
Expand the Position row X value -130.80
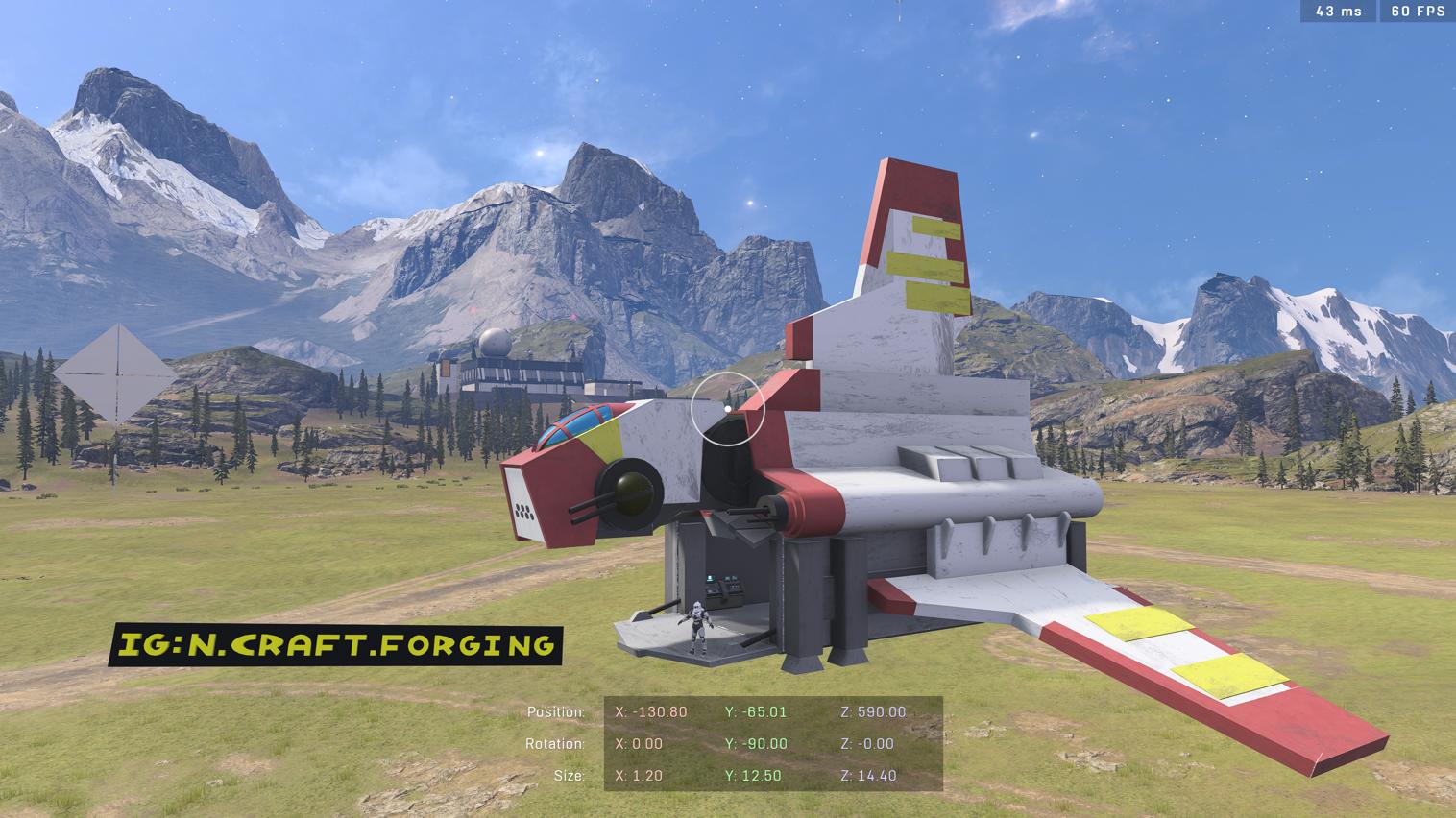click(x=649, y=711)
